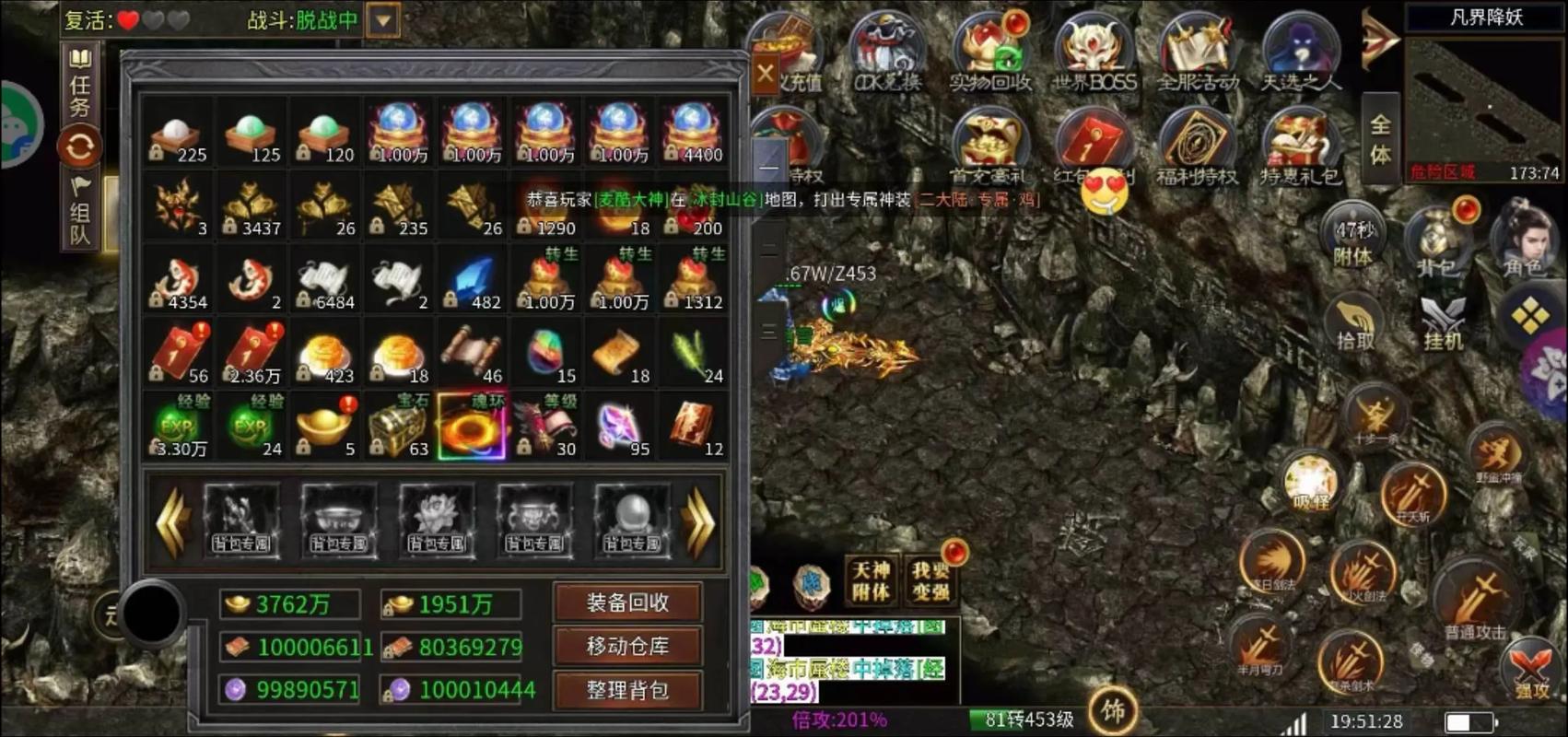The image size is (1568, 737).
Task: Tap the 装备回收 equipment recycle button
Action: (x=627, y=603)
